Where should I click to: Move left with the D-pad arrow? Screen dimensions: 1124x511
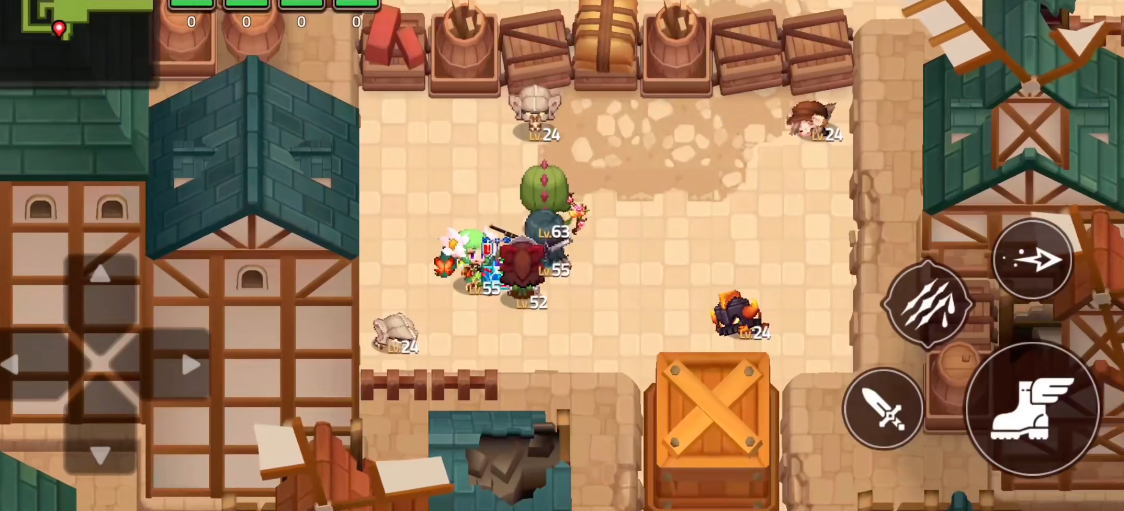pos(12,365)
